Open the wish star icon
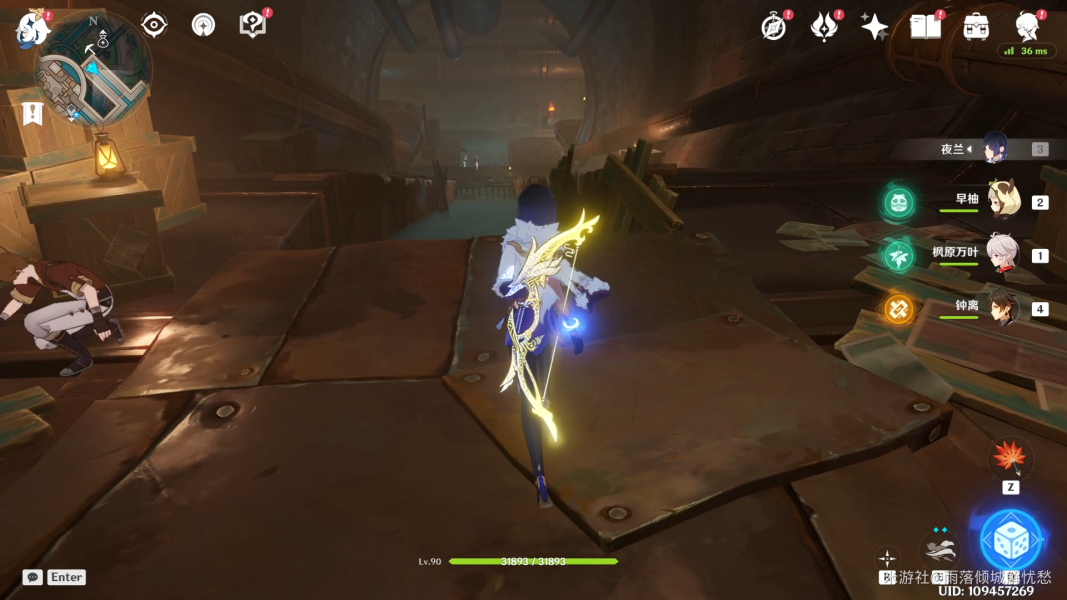Viewport: 1067px width, 600px height. coord(874,28)
